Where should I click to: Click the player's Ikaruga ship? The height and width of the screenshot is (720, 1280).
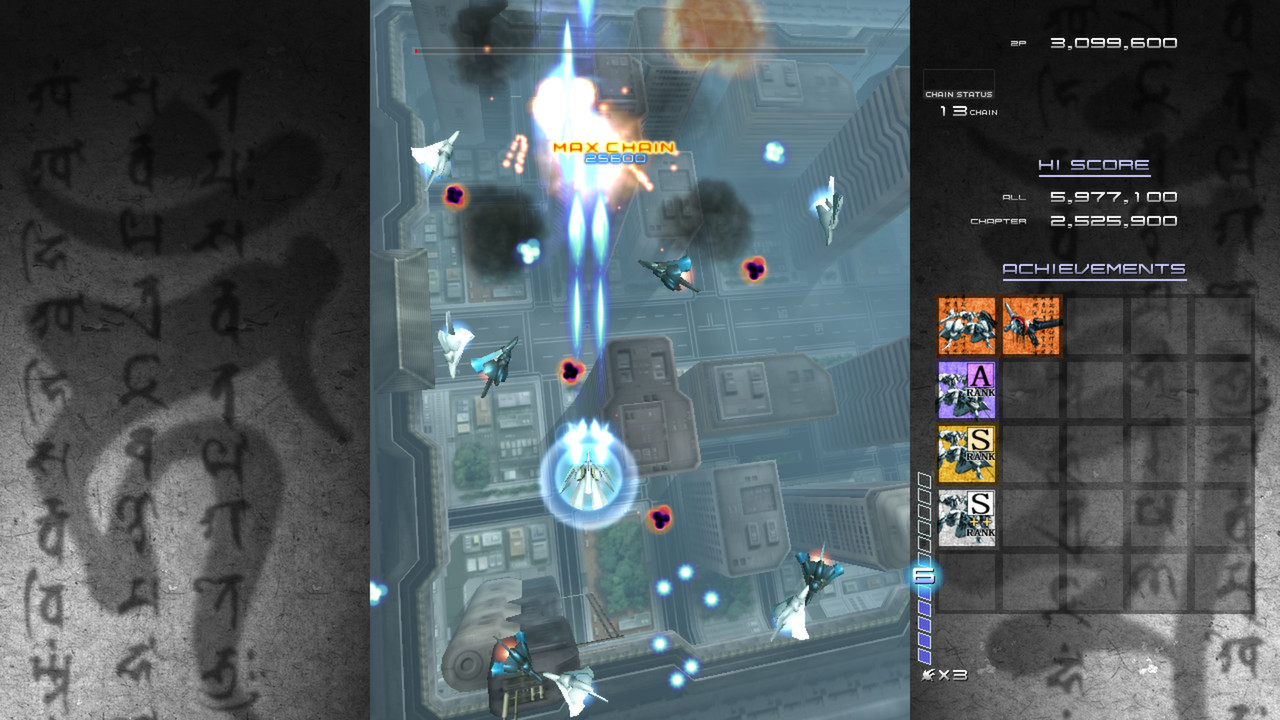[584, 478]
